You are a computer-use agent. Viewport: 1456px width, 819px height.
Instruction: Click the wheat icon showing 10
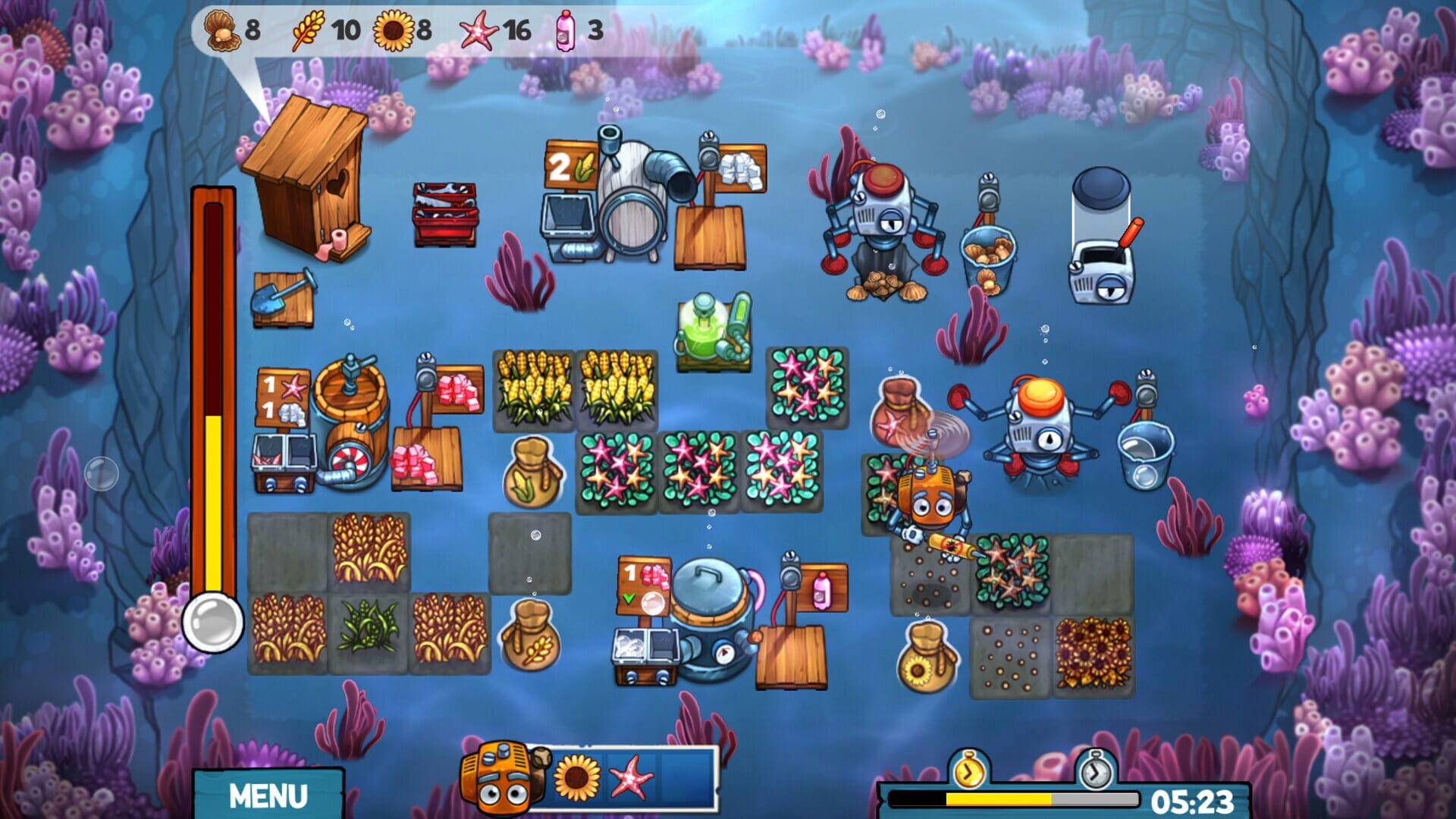[x=312, y=30]
